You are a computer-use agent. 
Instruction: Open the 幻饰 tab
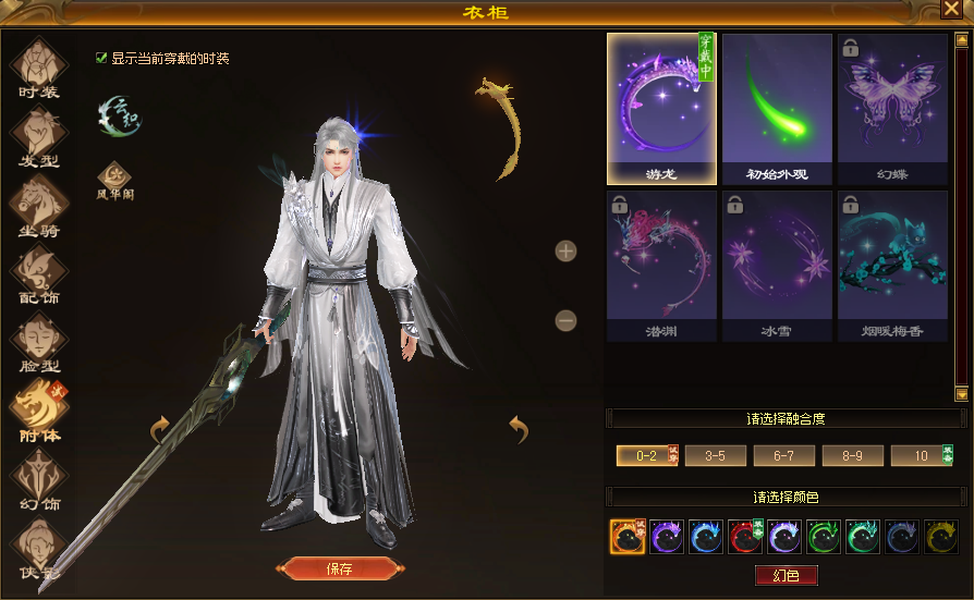(x=39, y=479)
